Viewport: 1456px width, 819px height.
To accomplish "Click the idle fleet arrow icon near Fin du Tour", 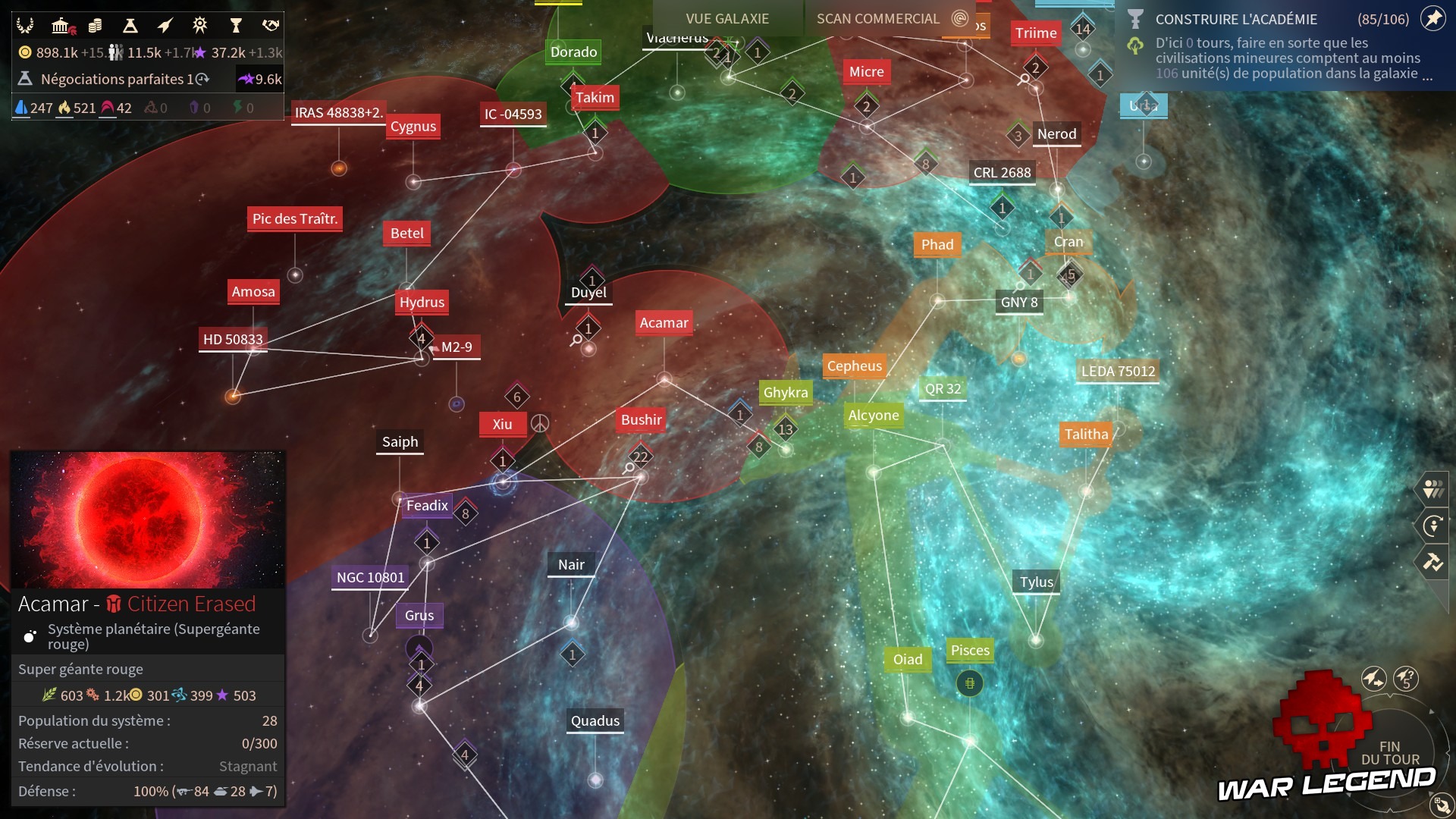I will (x=1374, y=679).
